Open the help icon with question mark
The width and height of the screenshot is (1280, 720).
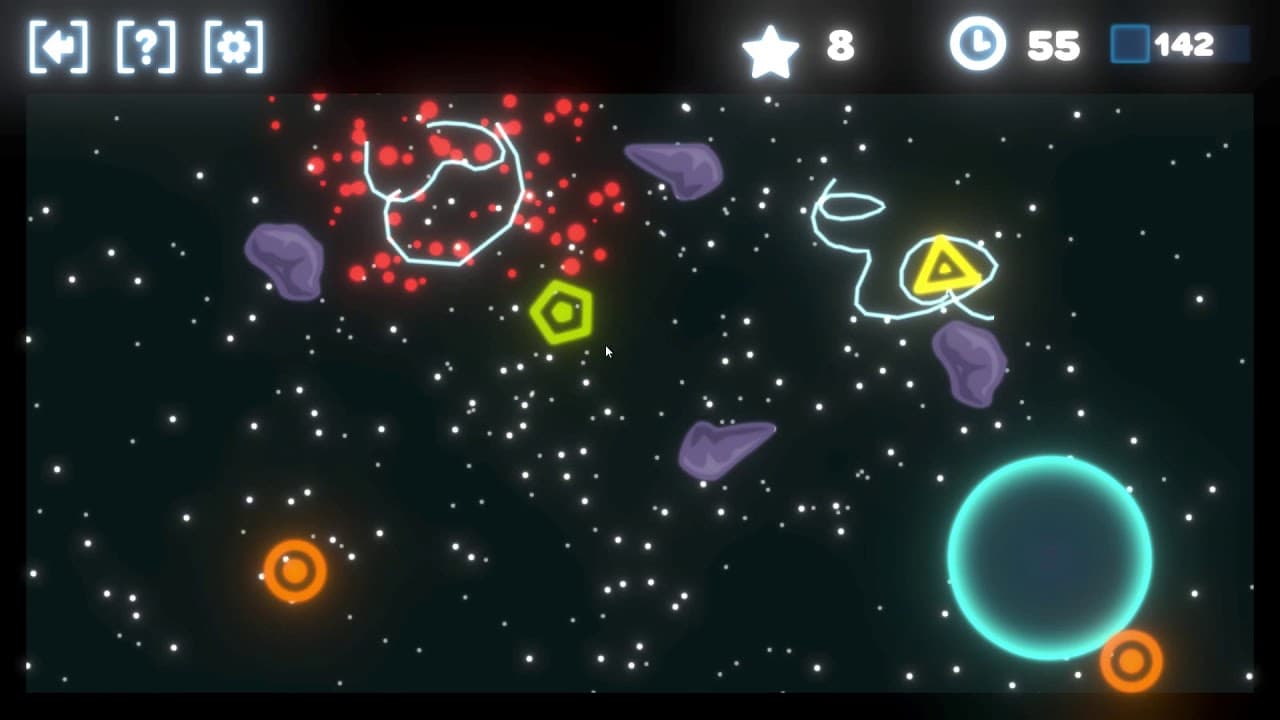146,44
